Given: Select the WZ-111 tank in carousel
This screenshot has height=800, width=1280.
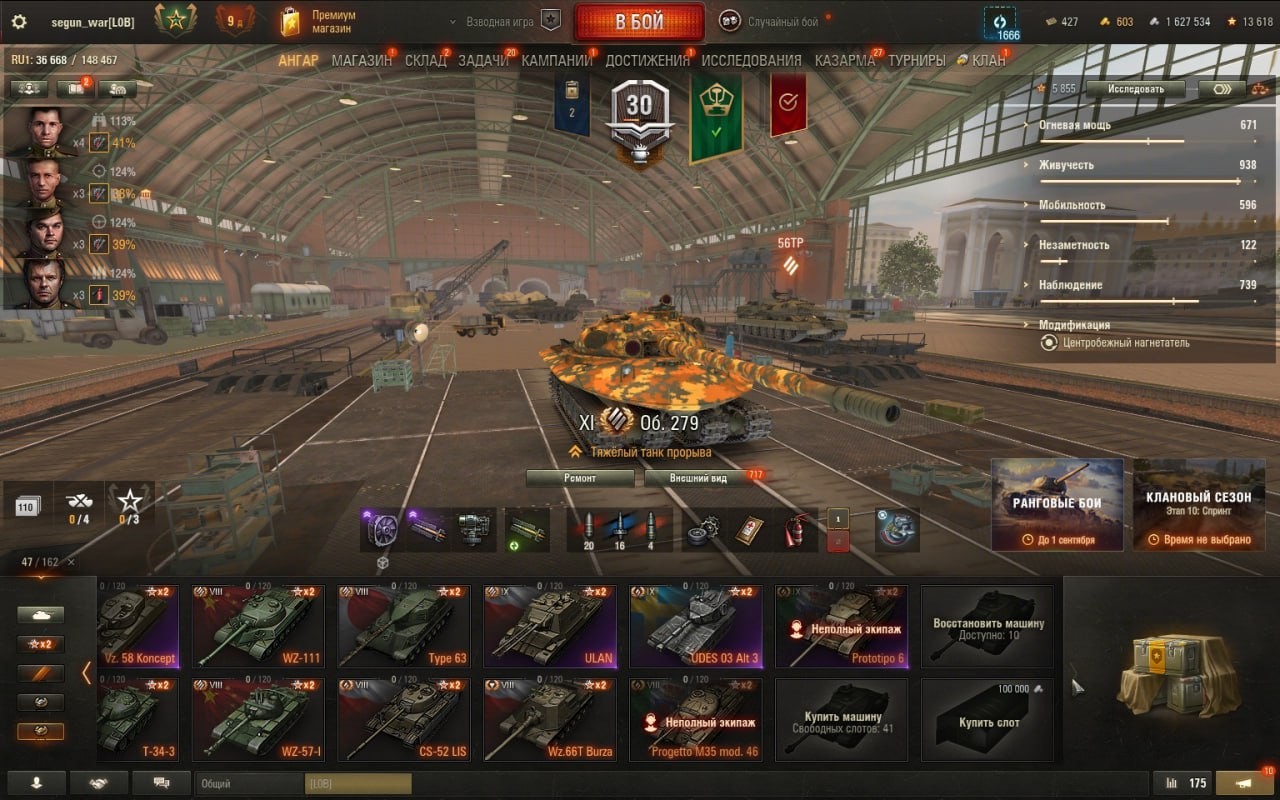Looking at the screenshot, I should pyautogui.click(x=258, y=627).
